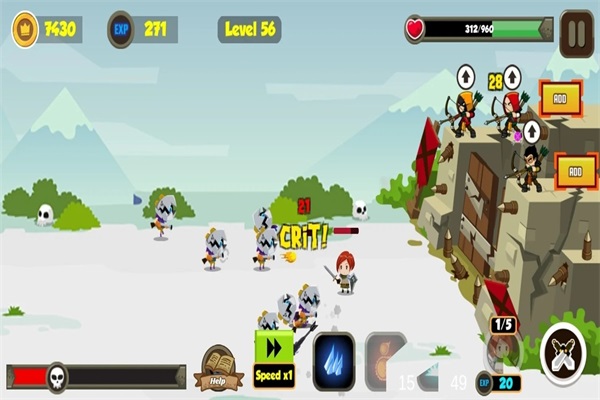Upgrade the red-haired archer via its arrow
Viewport: 600px width, 400px height.
(512, 75)
